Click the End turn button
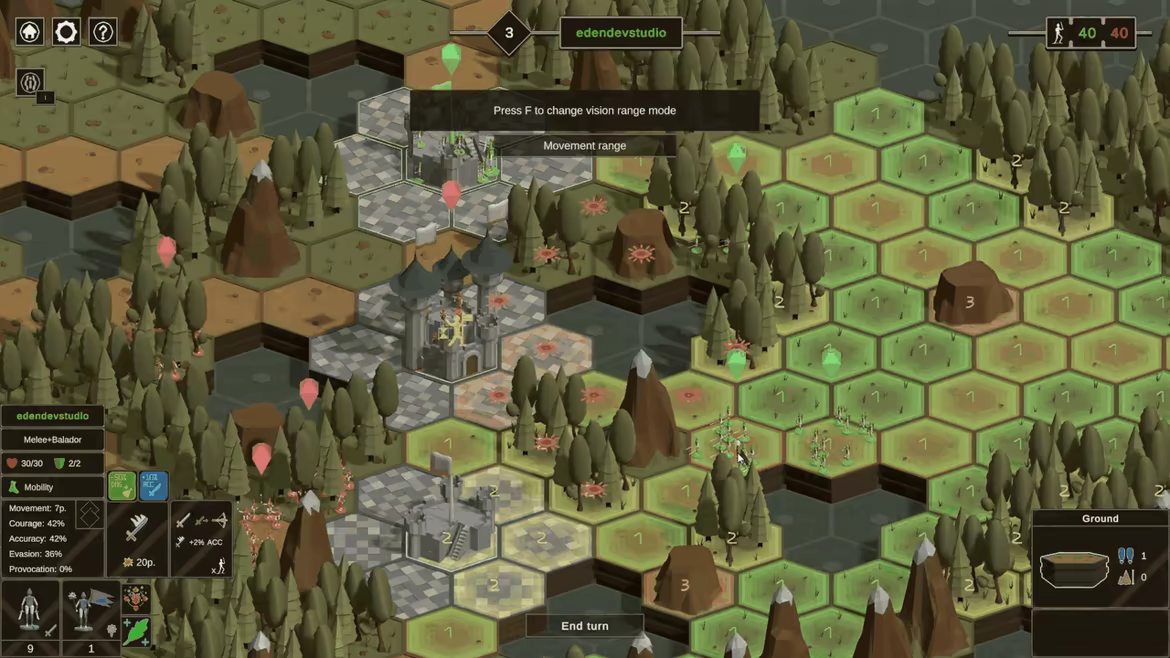Viewport: 1170px width, 658px height. coord(585,626)
